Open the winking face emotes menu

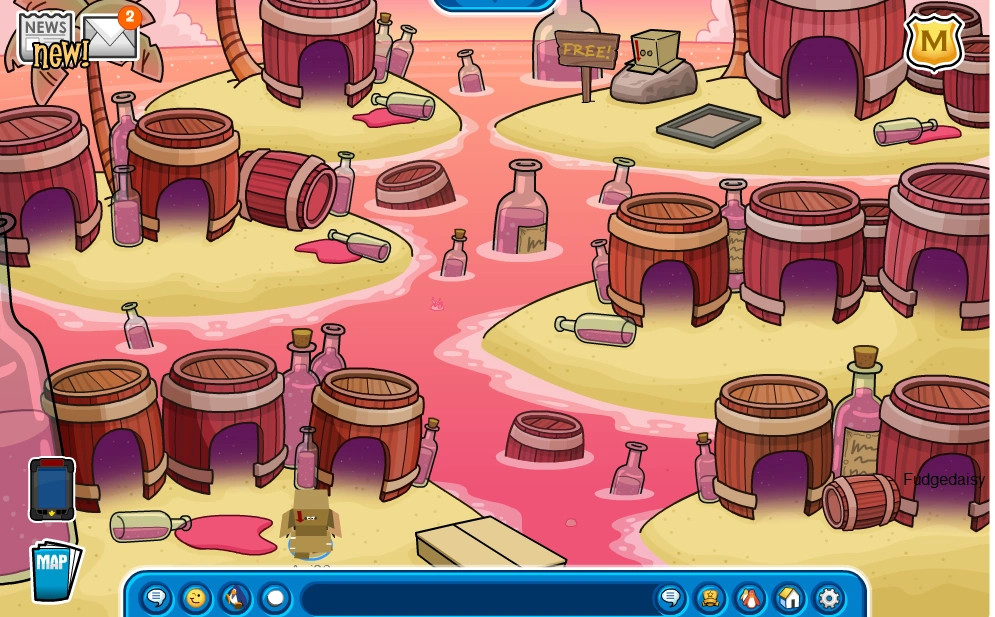[x=196, y=599]
